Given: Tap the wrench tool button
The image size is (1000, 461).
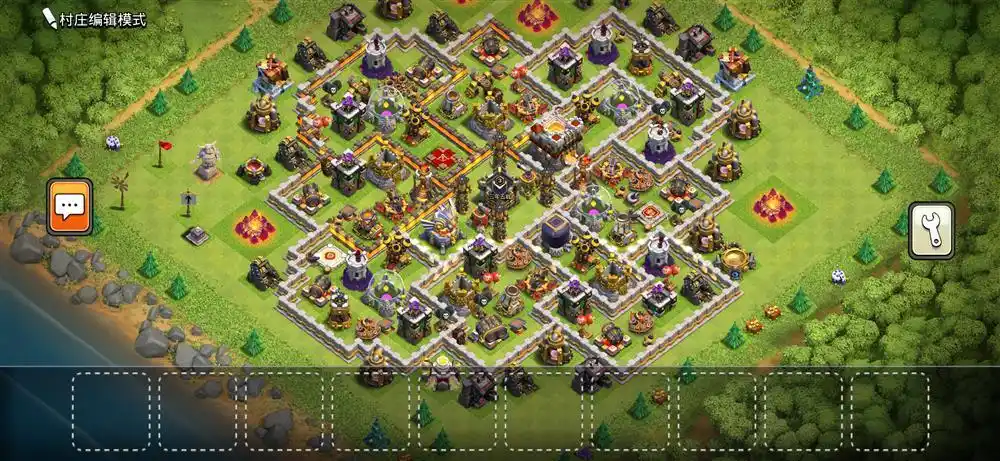Looking at the screenshot, I should click(x=930, y=231).
